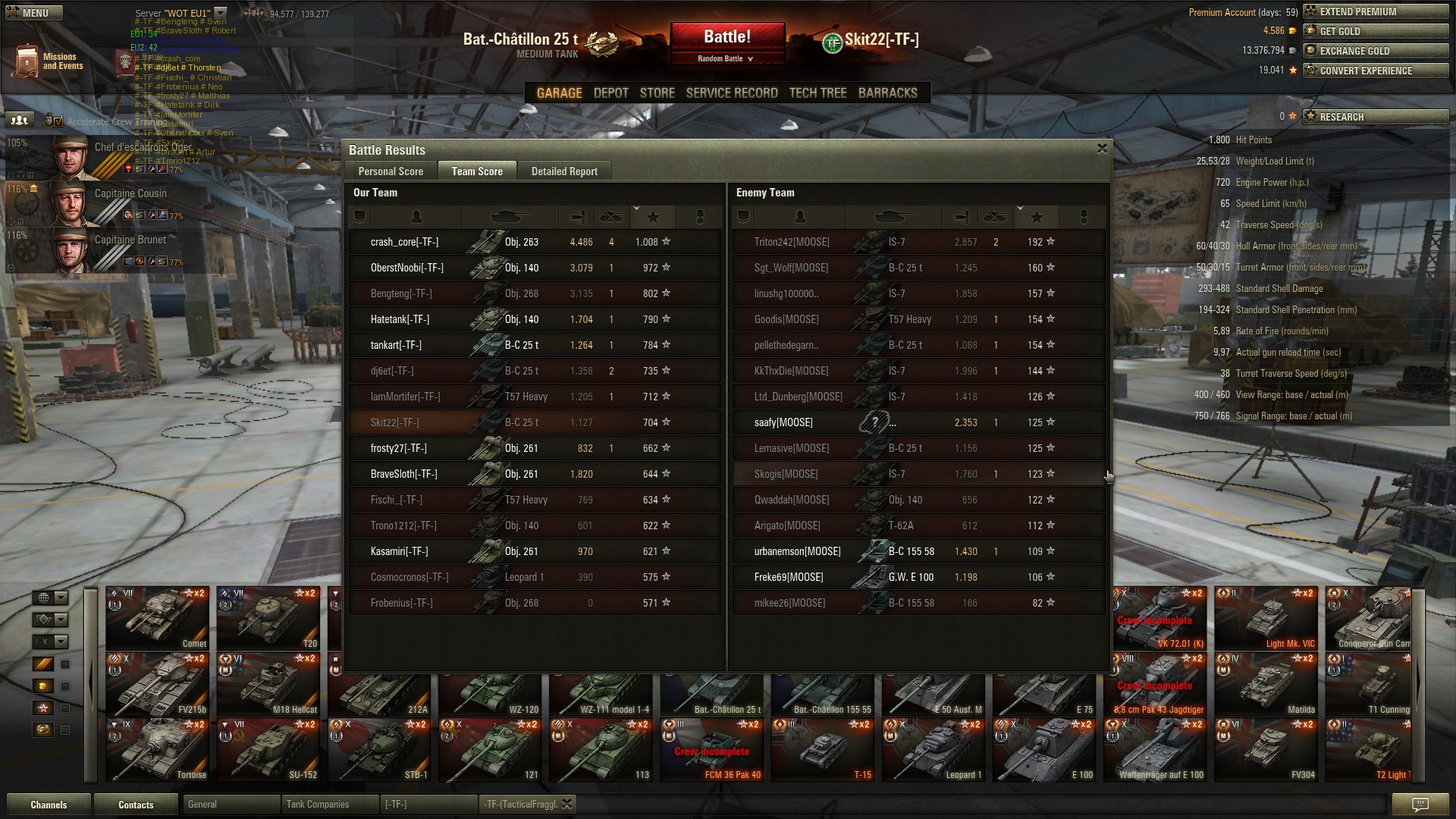Open the Tech Tree
Screen dimensions: 1456x819
coord(817,93)
